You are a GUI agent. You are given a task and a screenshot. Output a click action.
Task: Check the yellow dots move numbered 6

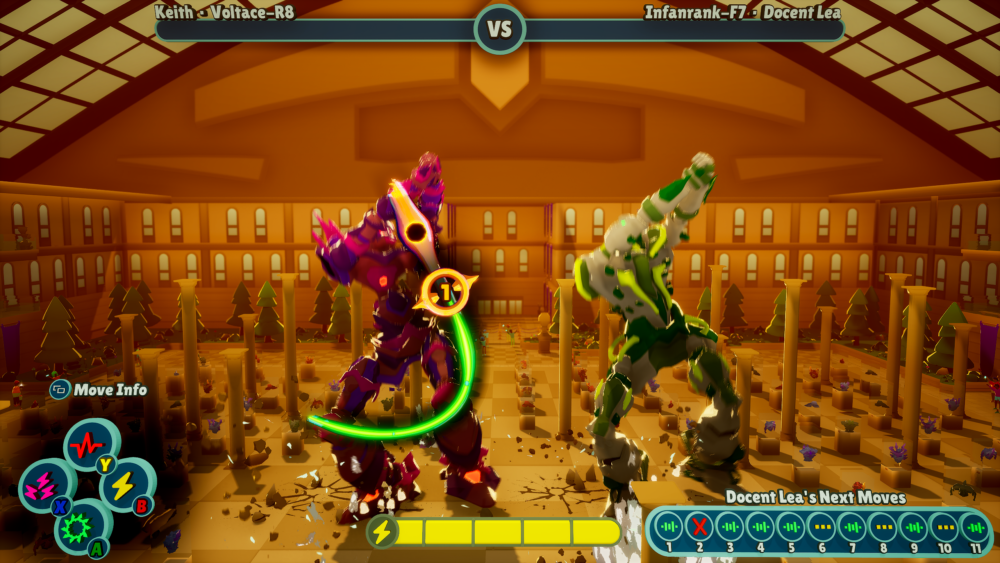(822, 526)
